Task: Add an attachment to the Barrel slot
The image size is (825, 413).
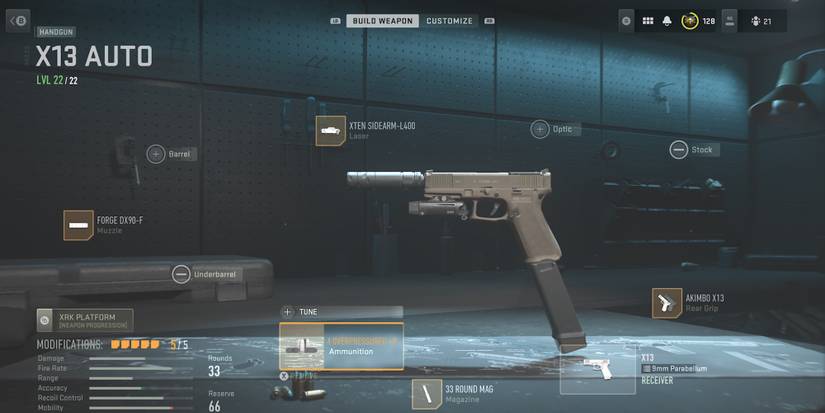Action: [156, 154]
